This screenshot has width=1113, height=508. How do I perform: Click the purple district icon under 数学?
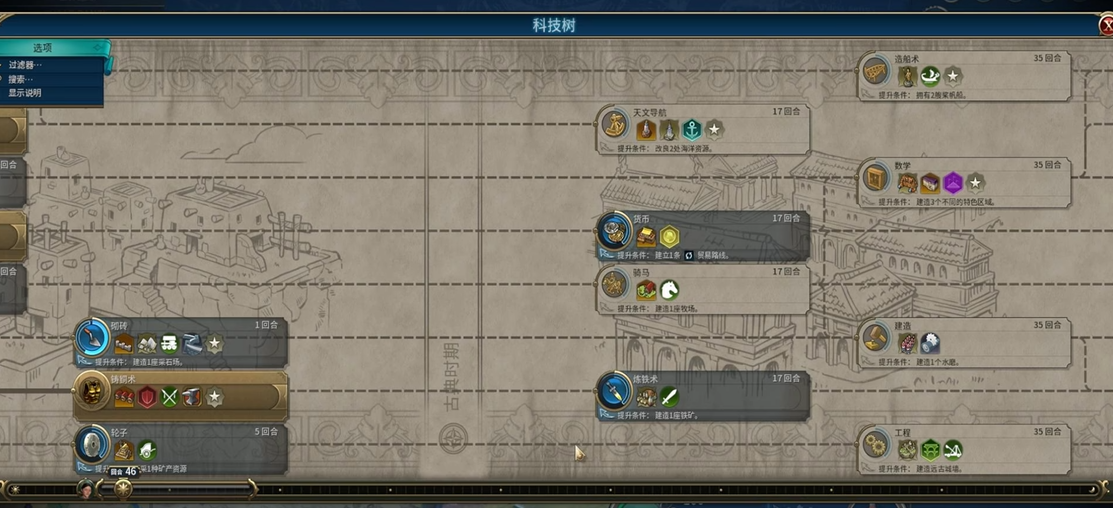click(x=953, y=183)
